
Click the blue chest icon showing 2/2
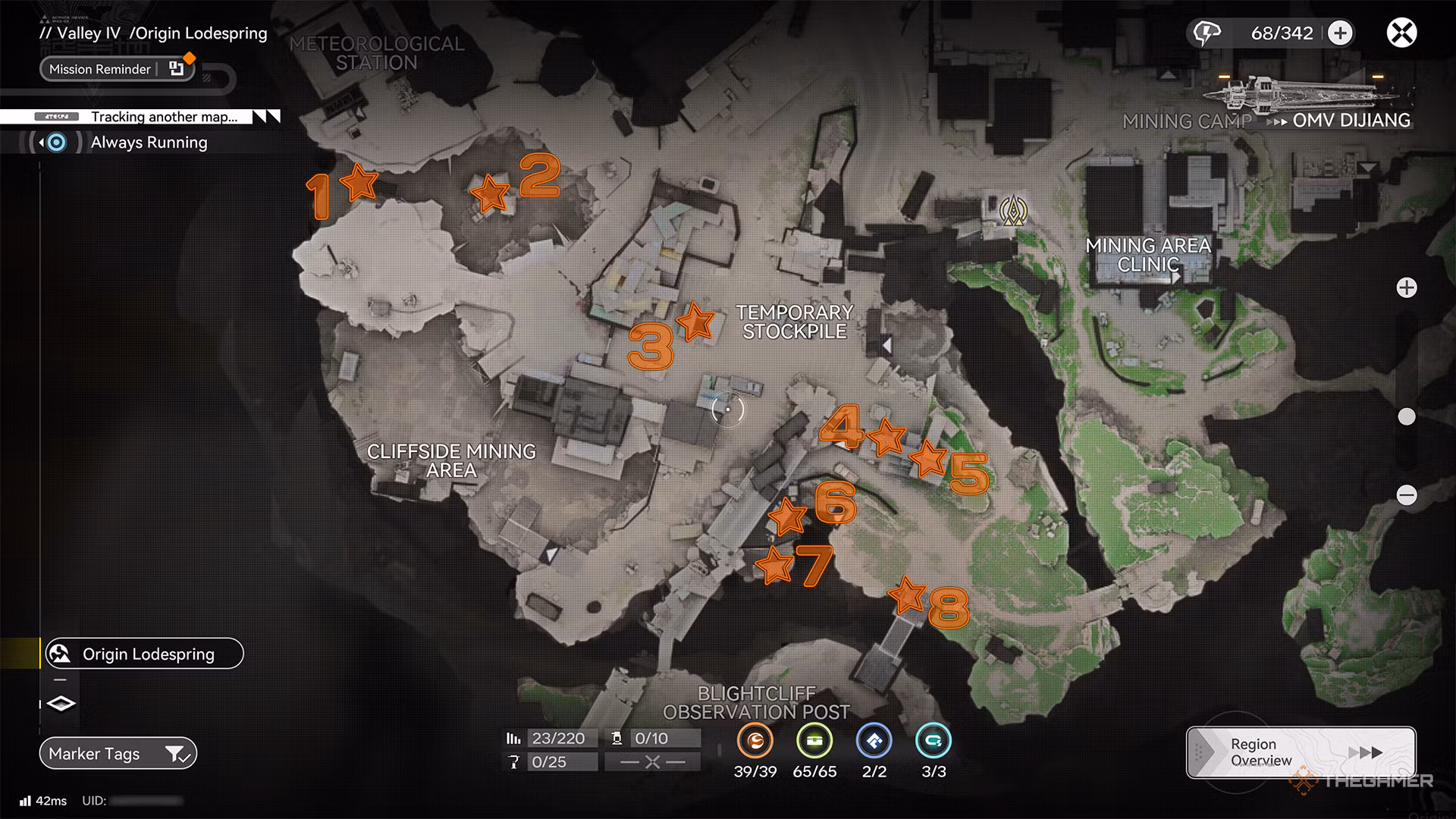(x=874, y=742)
